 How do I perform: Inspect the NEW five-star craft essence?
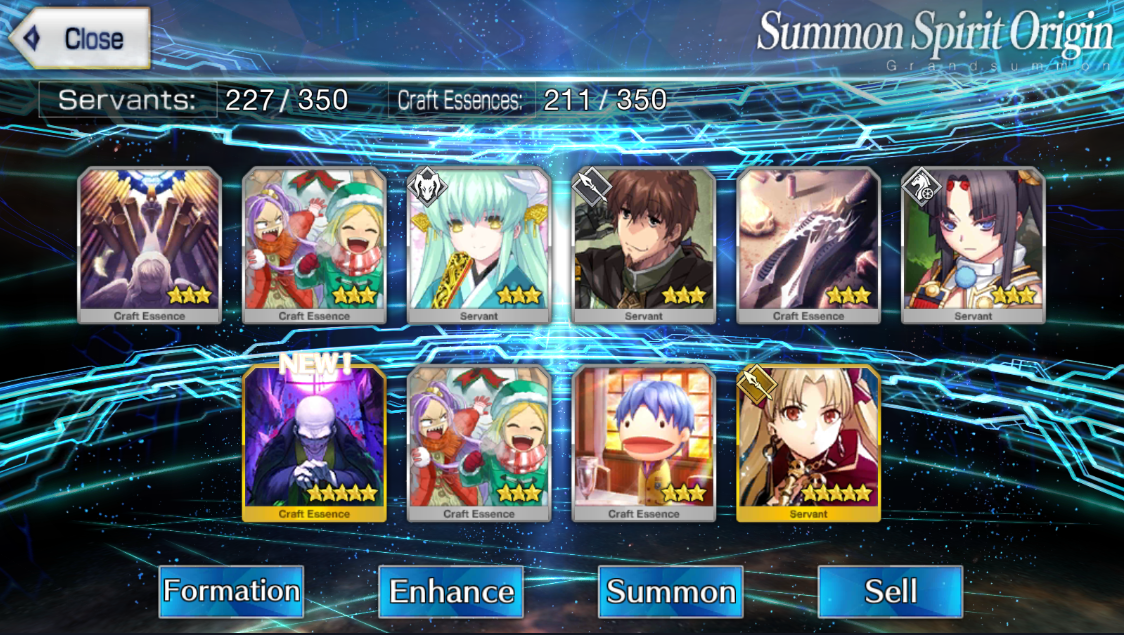click(x=314, y=443)
